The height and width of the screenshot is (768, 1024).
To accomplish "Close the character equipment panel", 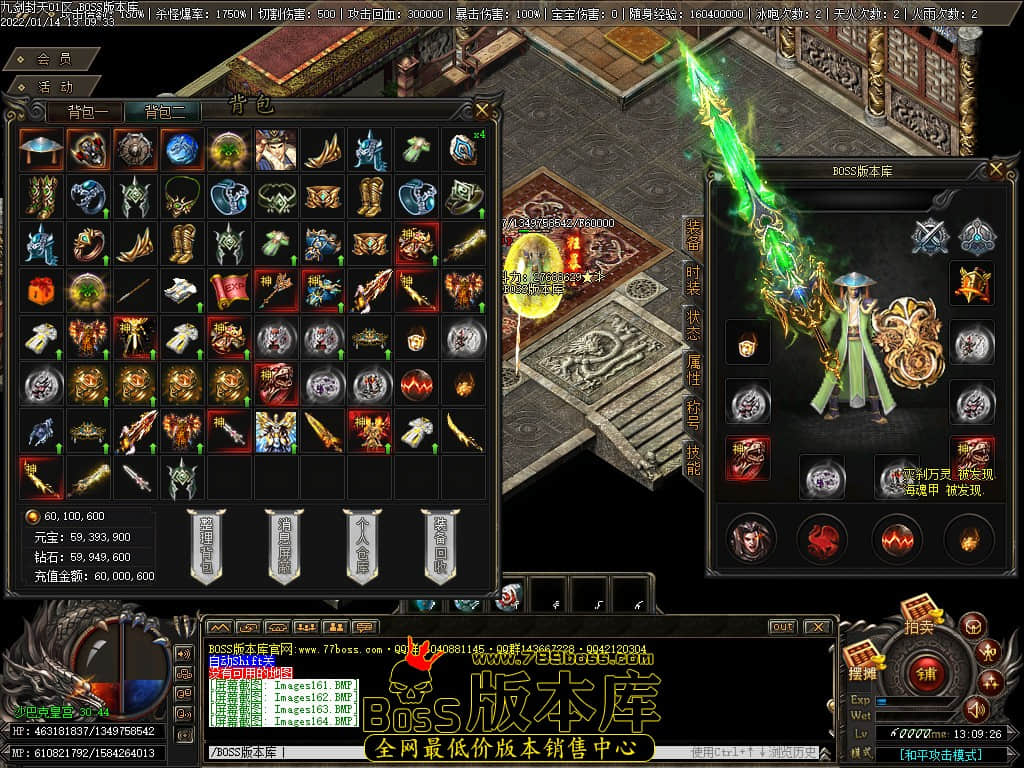I will pos(995,170).
